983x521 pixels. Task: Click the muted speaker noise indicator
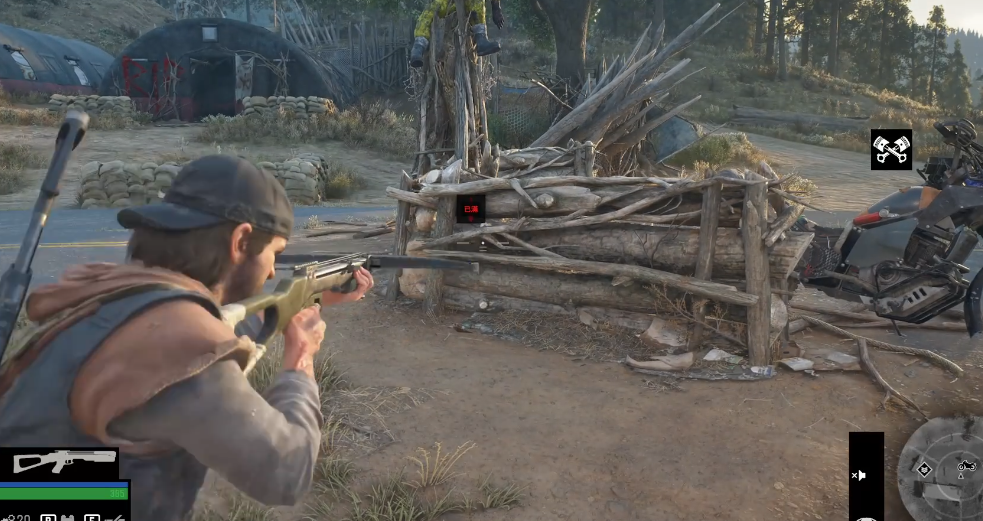tap(858, 475)
